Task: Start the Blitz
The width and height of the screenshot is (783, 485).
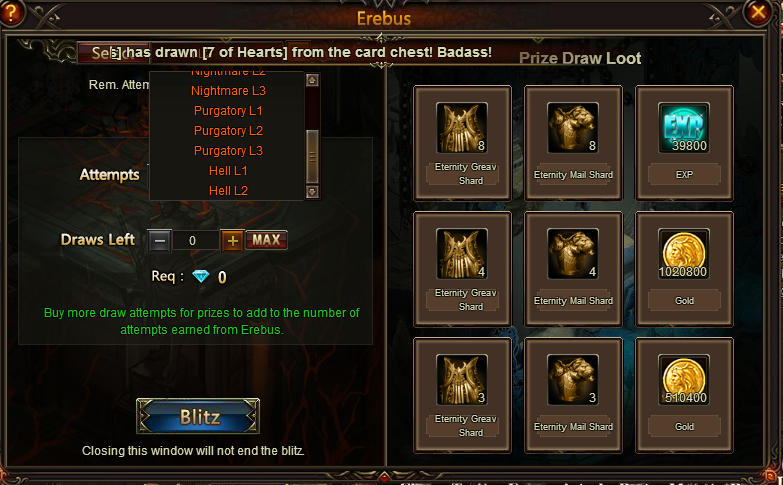Action: point(198,416)
